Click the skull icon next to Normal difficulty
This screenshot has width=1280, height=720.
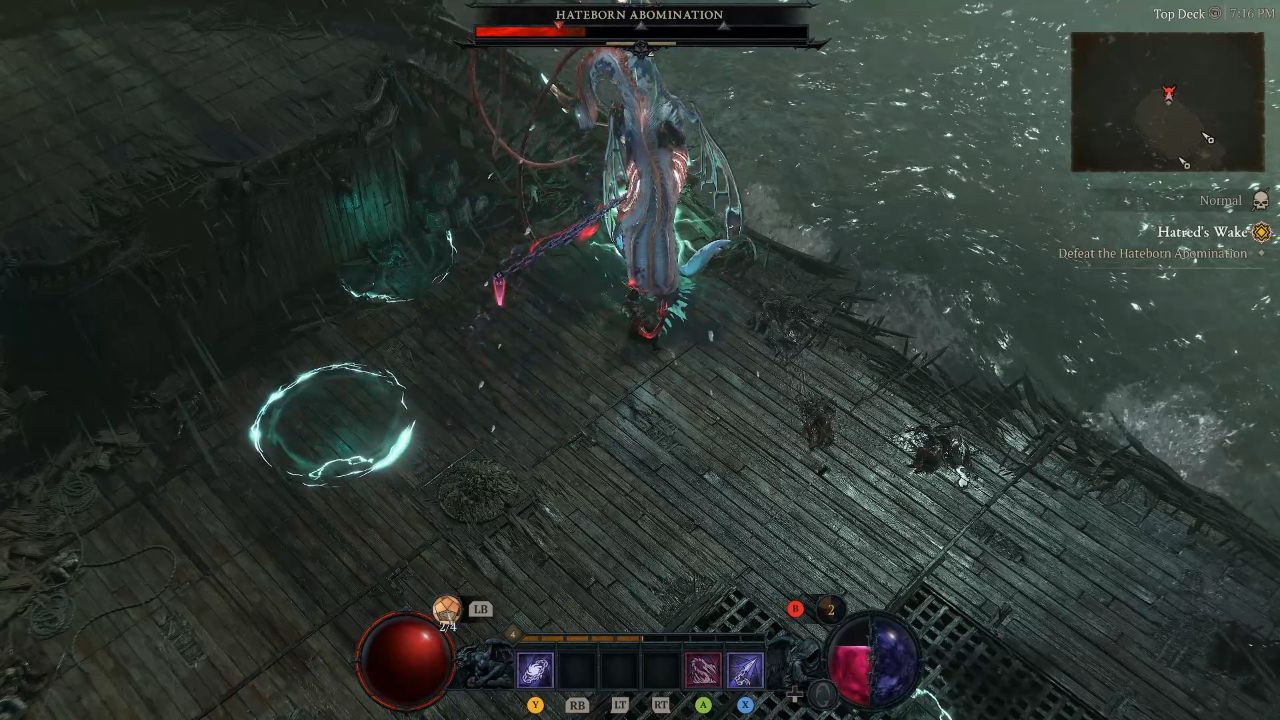click(1259, 200)
